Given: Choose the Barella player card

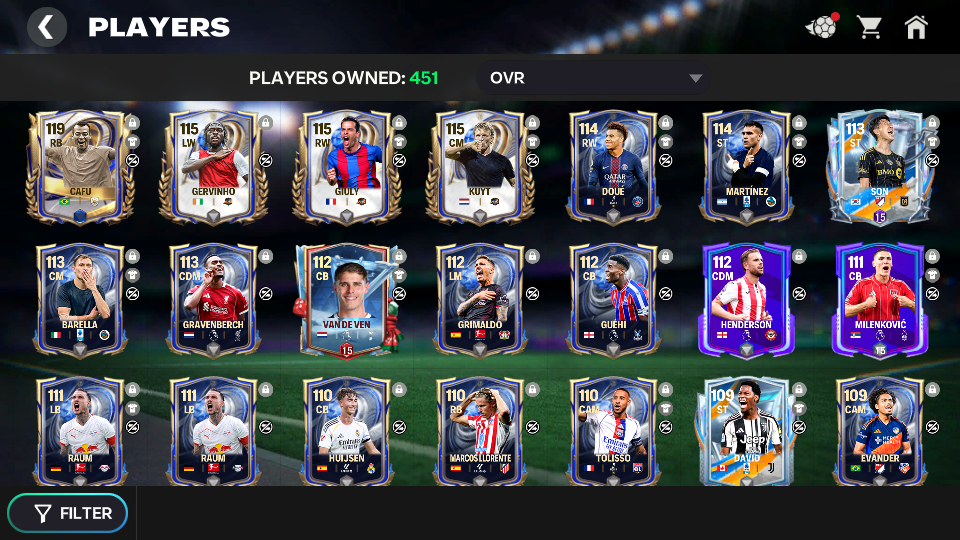Looking at the screenshot, I should click(x=80, y=298).
